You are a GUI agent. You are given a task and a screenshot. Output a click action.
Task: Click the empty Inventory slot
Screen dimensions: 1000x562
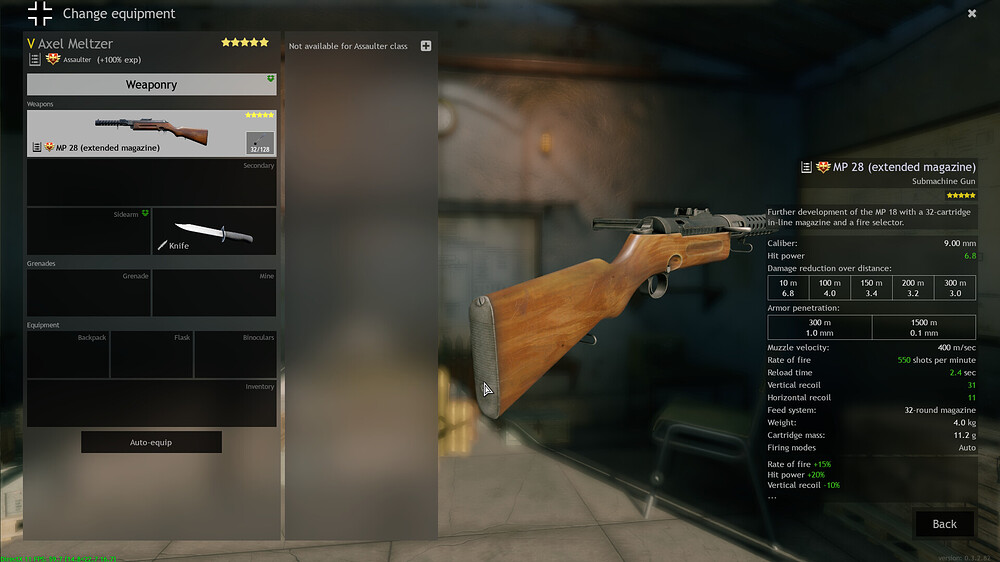coord(151,404)
